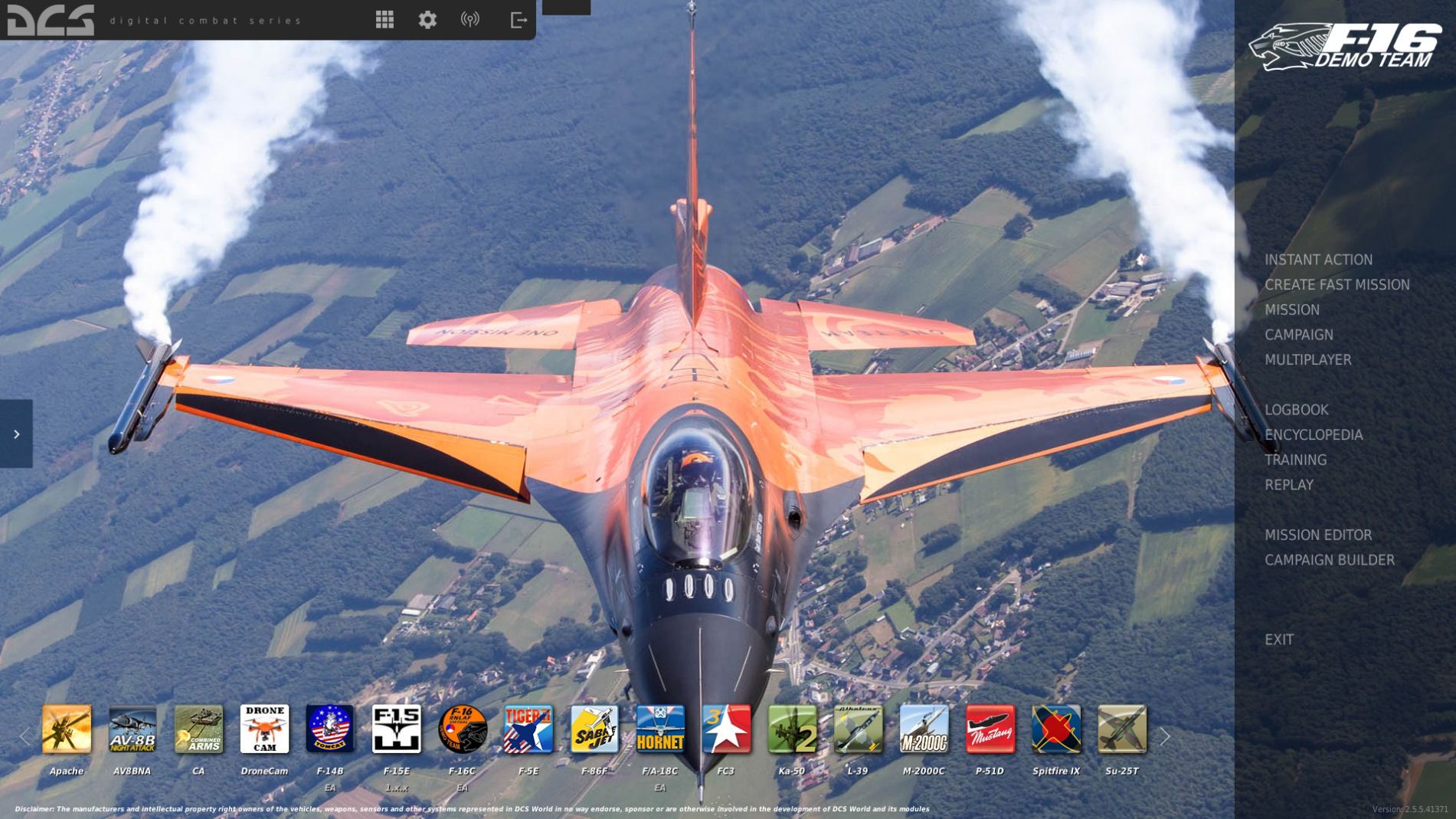Open the Logbook
The width and height of the screenshot is (1456, 819).
coord(1296,410)
